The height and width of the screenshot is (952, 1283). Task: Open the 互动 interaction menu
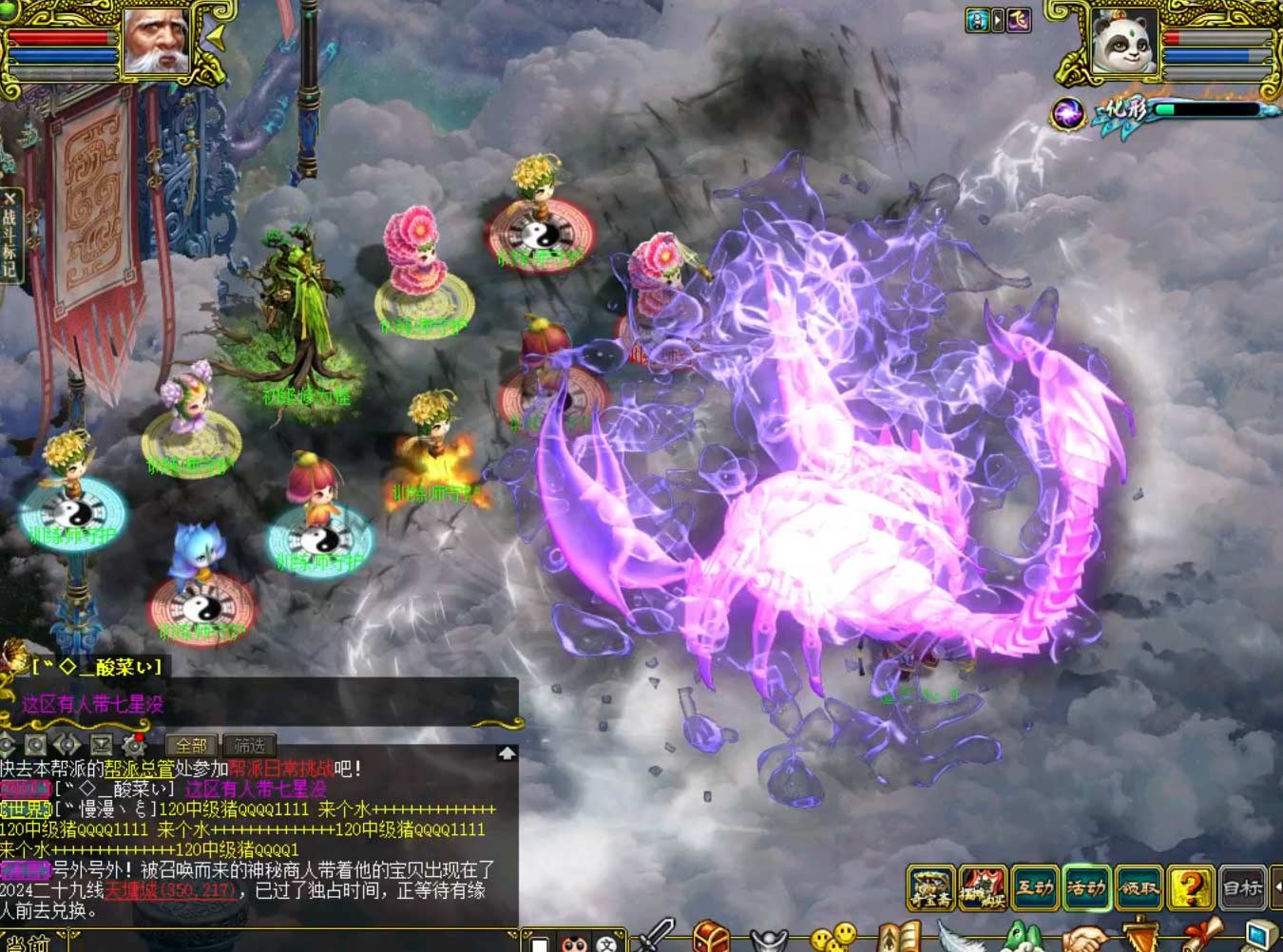pos(1034,888)
